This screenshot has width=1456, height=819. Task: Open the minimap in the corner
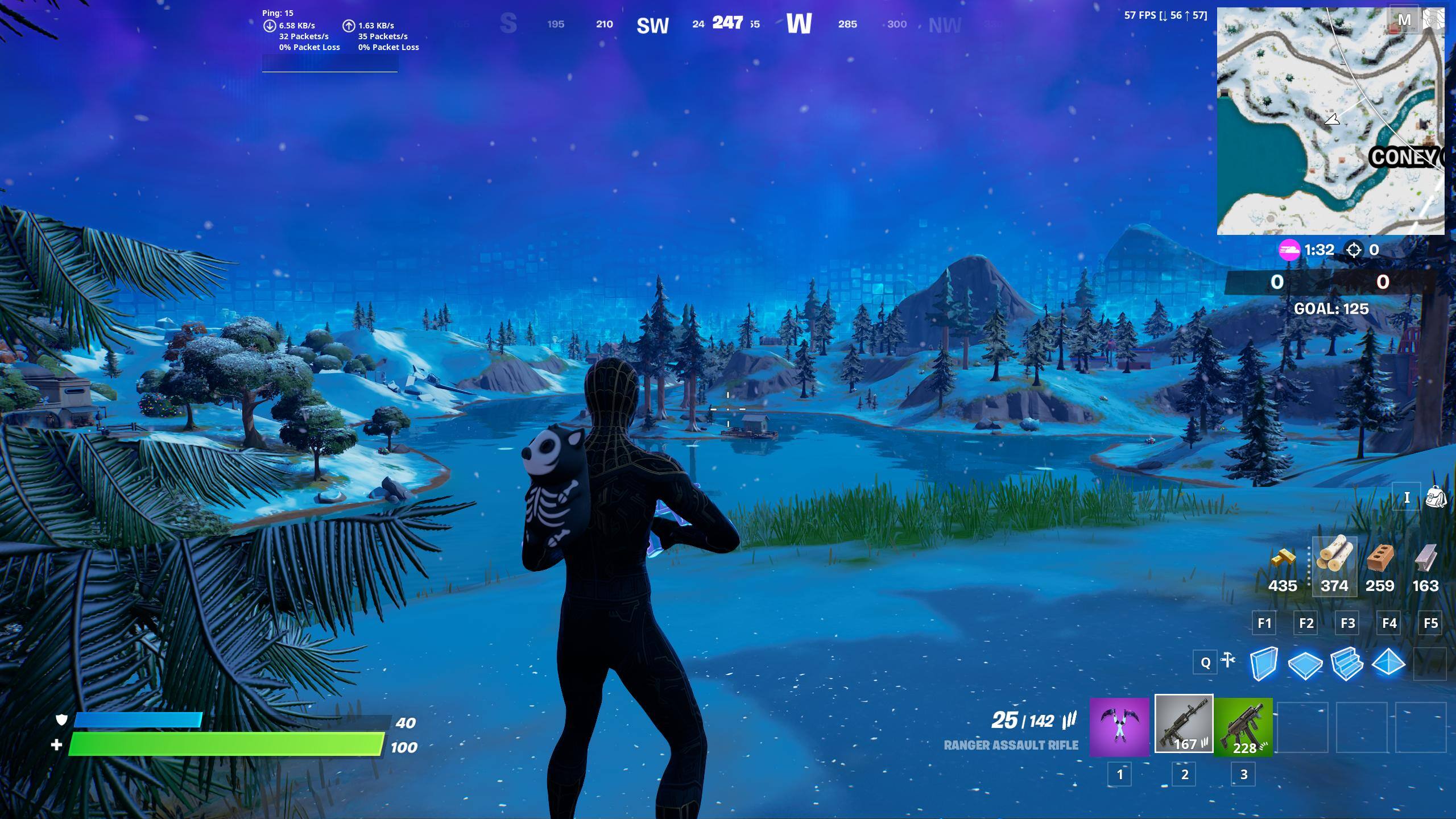click(1330, 121)
